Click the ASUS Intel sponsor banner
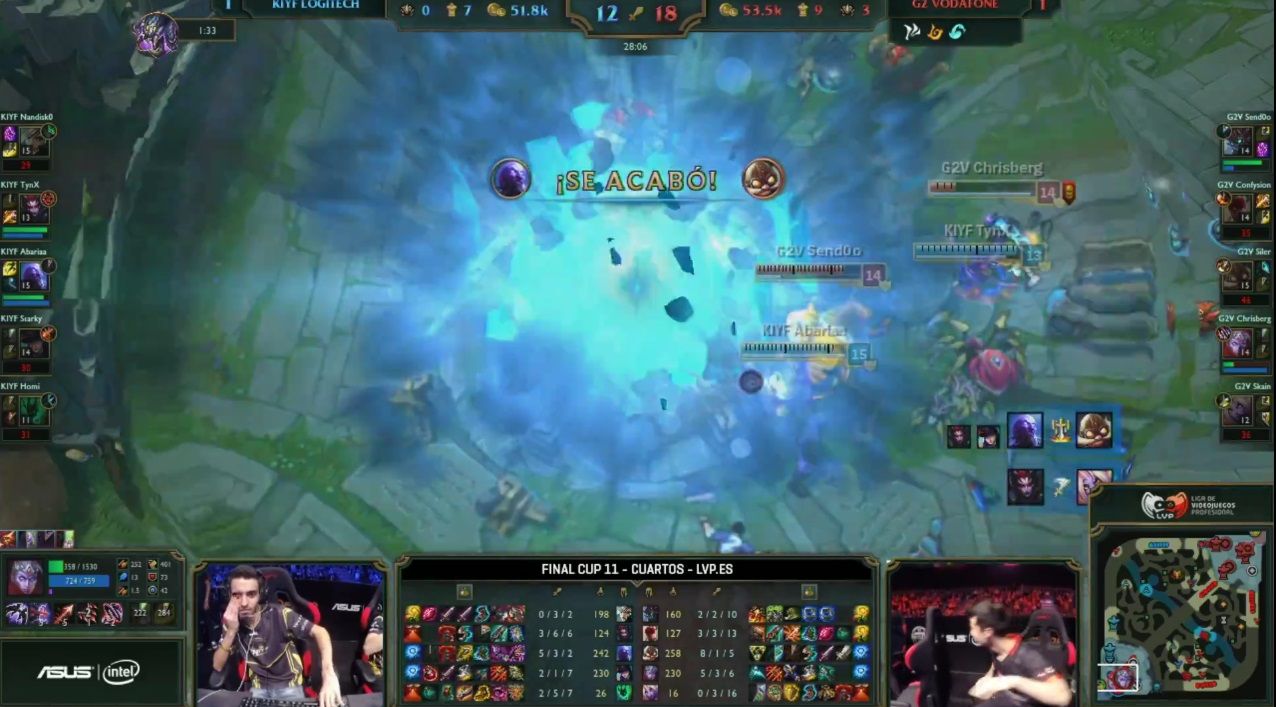The width and height of the screenshot is (1276, 707). pos(90,672)
